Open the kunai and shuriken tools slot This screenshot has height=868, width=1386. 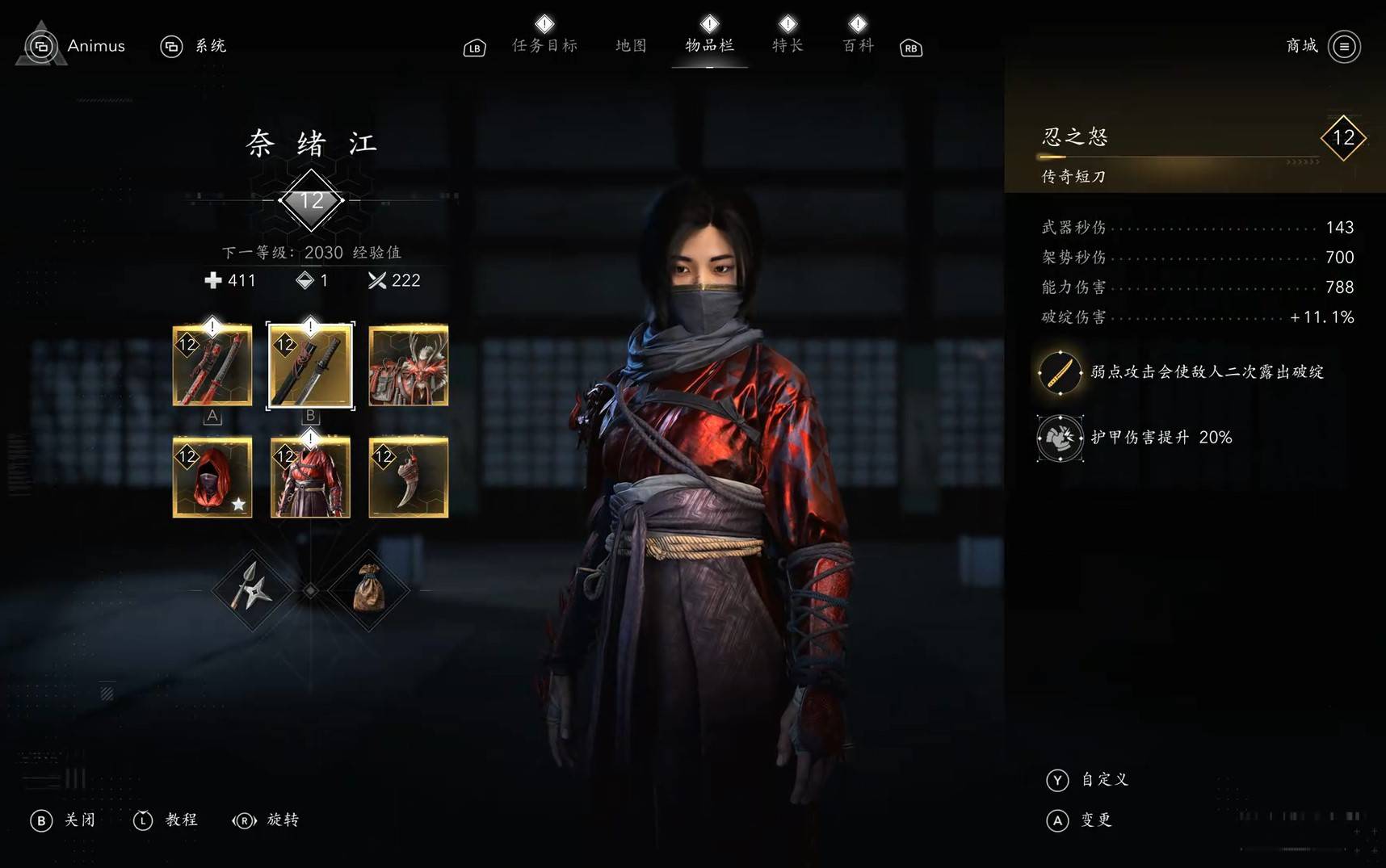point(252,590)
